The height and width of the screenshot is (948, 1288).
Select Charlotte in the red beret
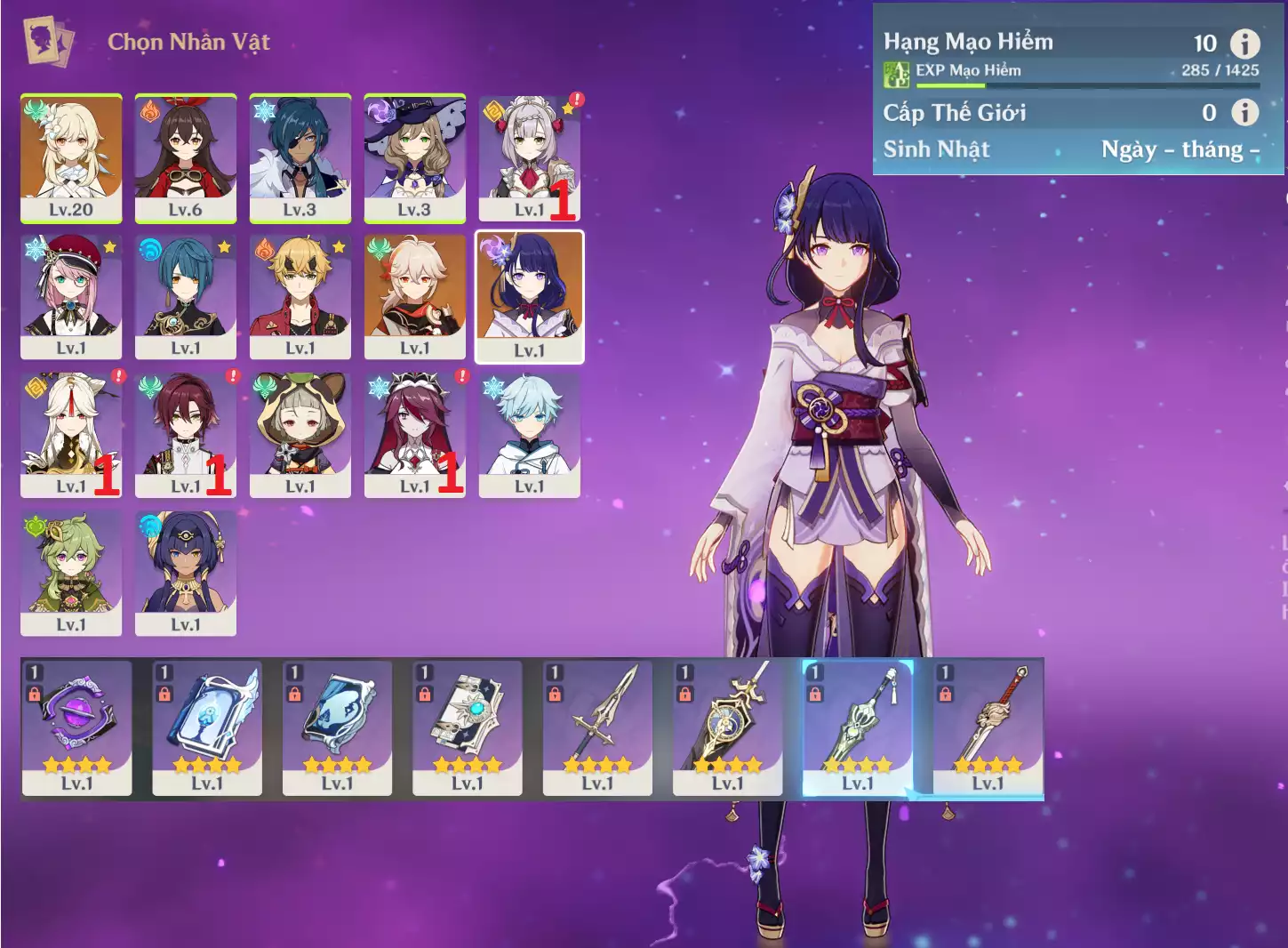pyautogui.click(x=71, y=296)
